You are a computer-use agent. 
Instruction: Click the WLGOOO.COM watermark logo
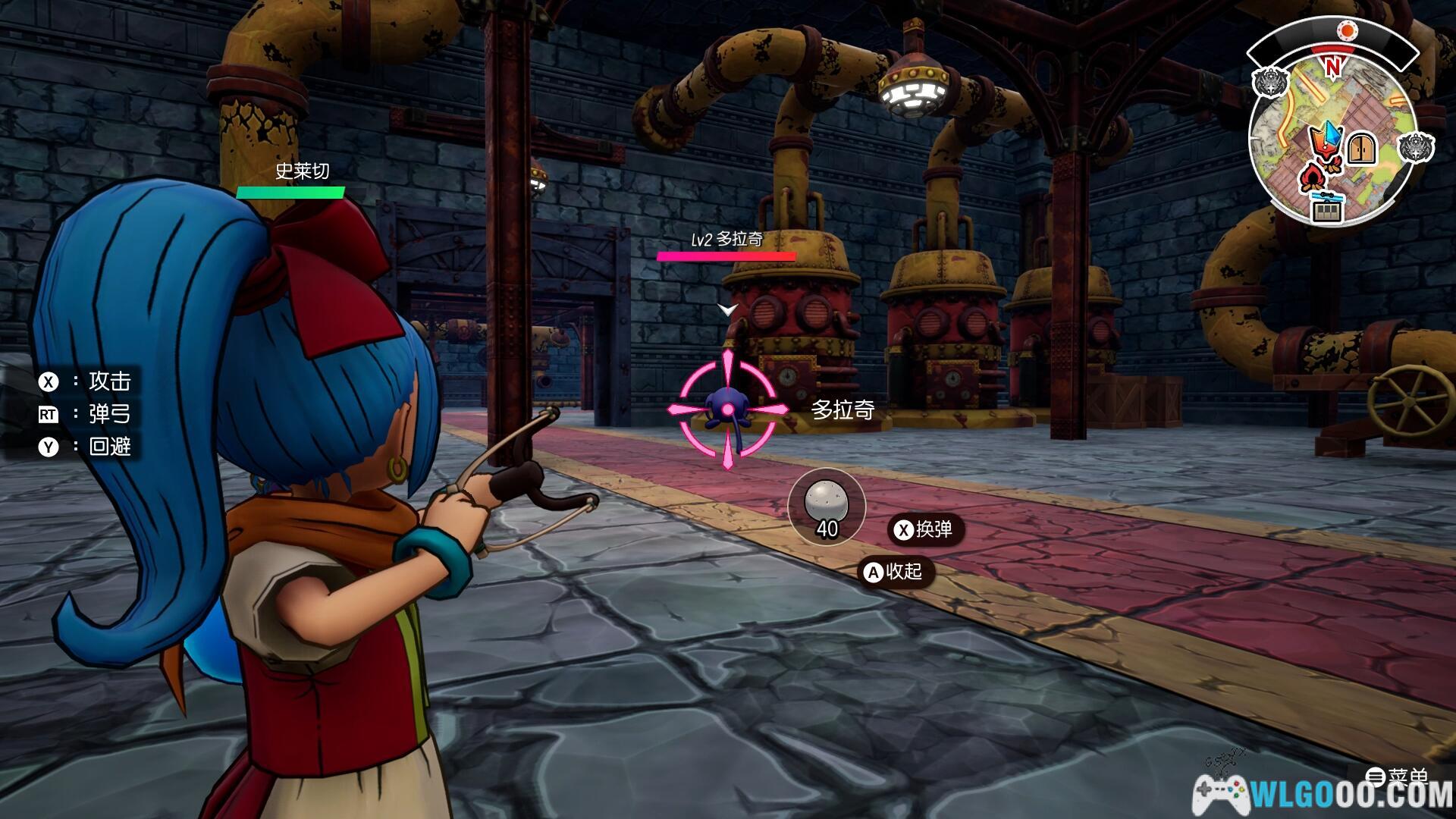pyautogui.click(x=1323, y=795)
